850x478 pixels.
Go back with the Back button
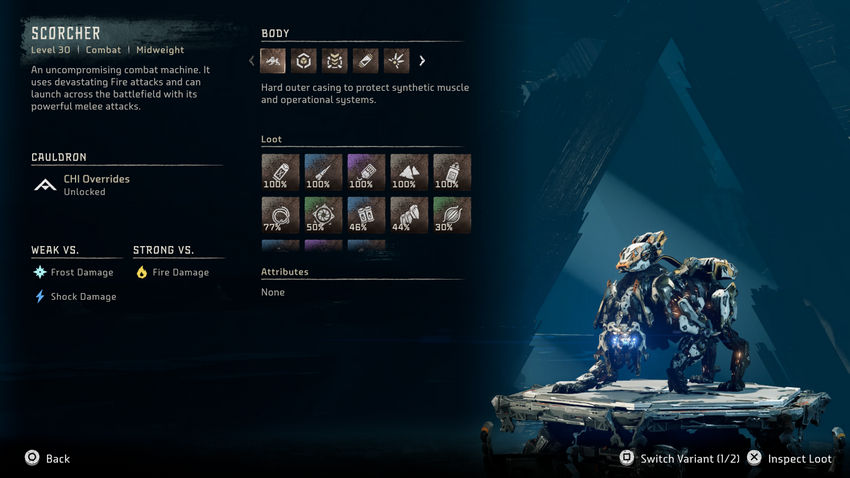(48, 459)
